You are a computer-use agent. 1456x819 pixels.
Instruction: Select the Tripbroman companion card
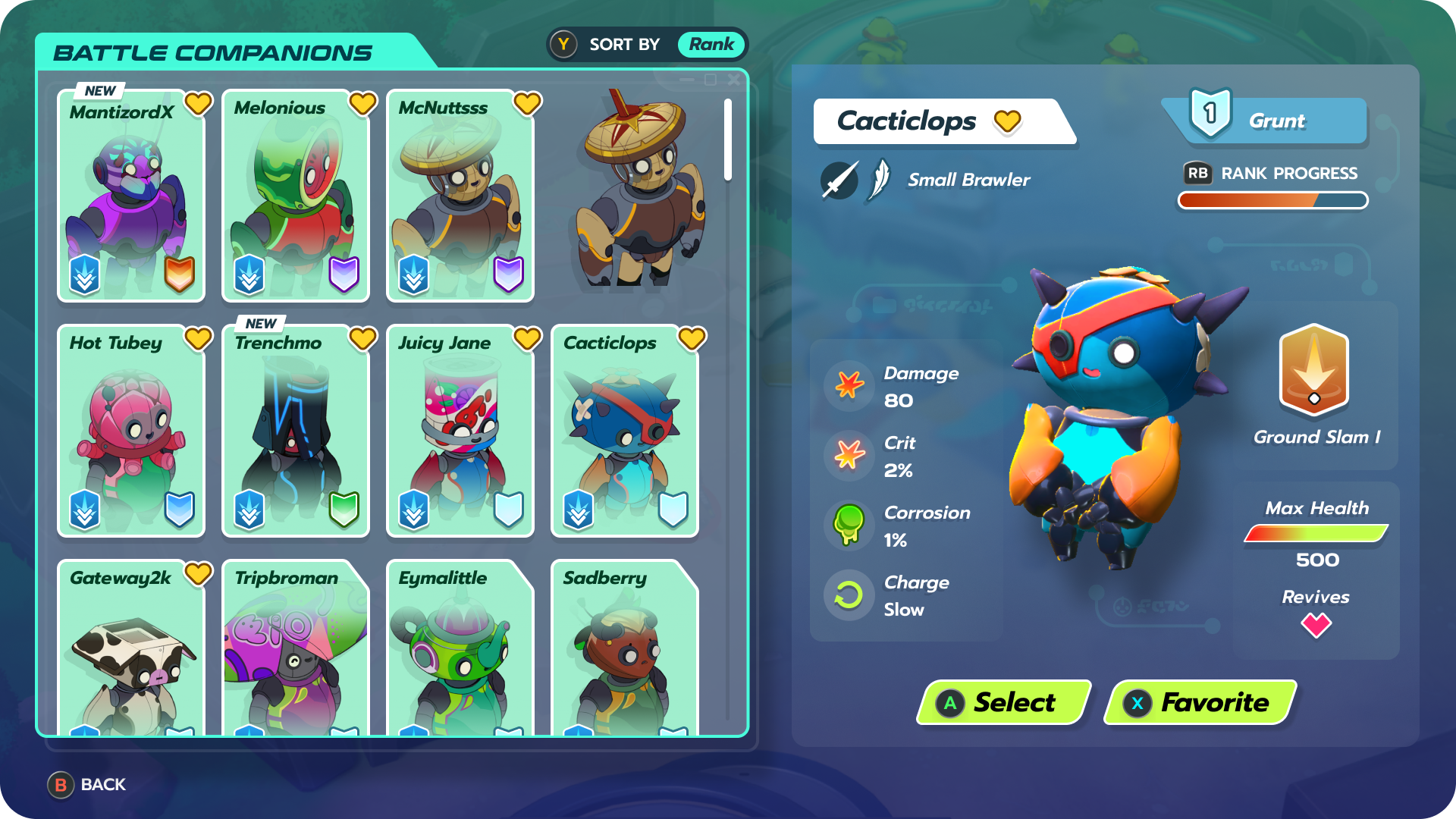[296, 648]
